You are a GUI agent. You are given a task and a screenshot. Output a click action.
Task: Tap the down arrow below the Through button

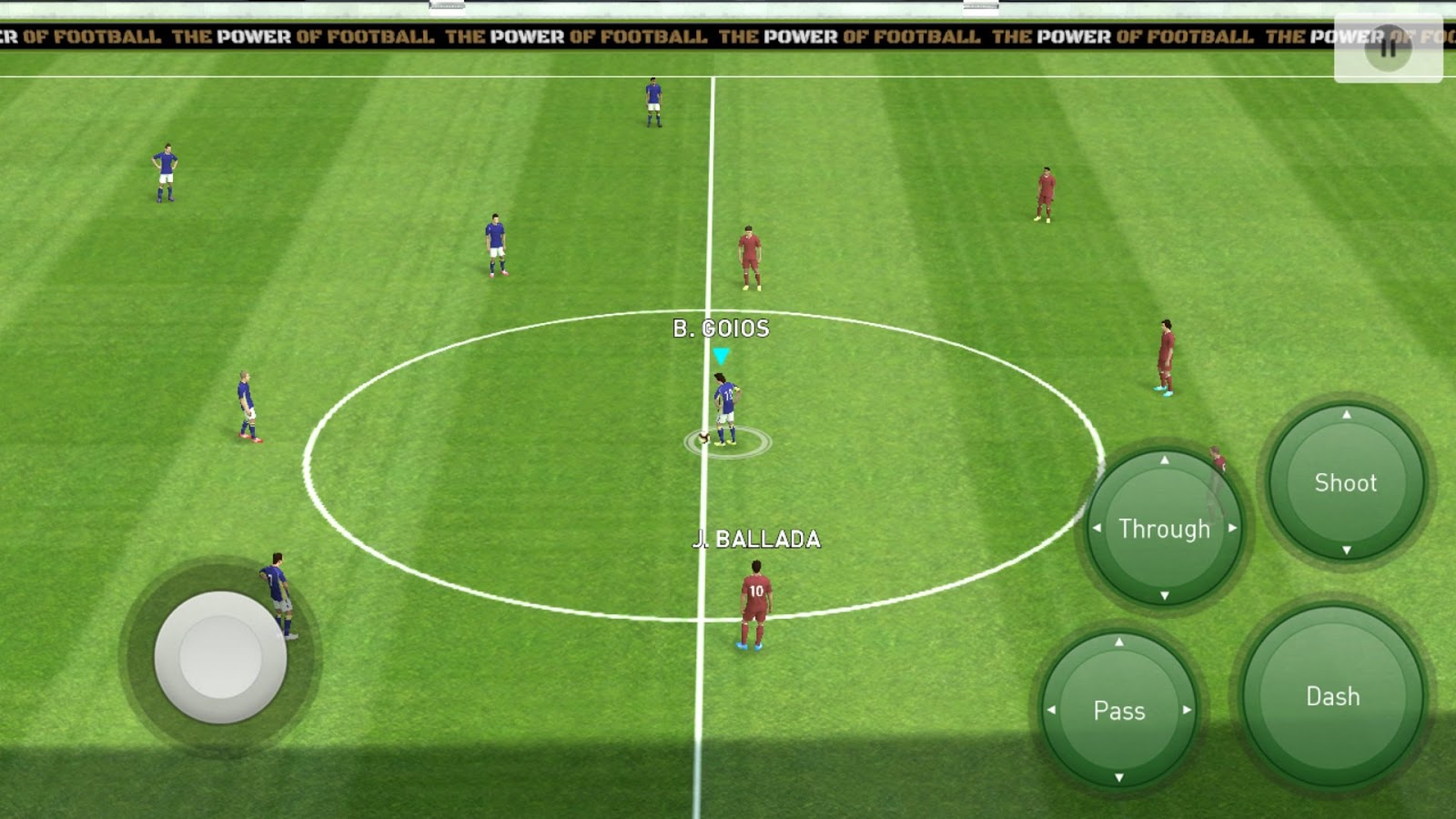coord(1163,597)
